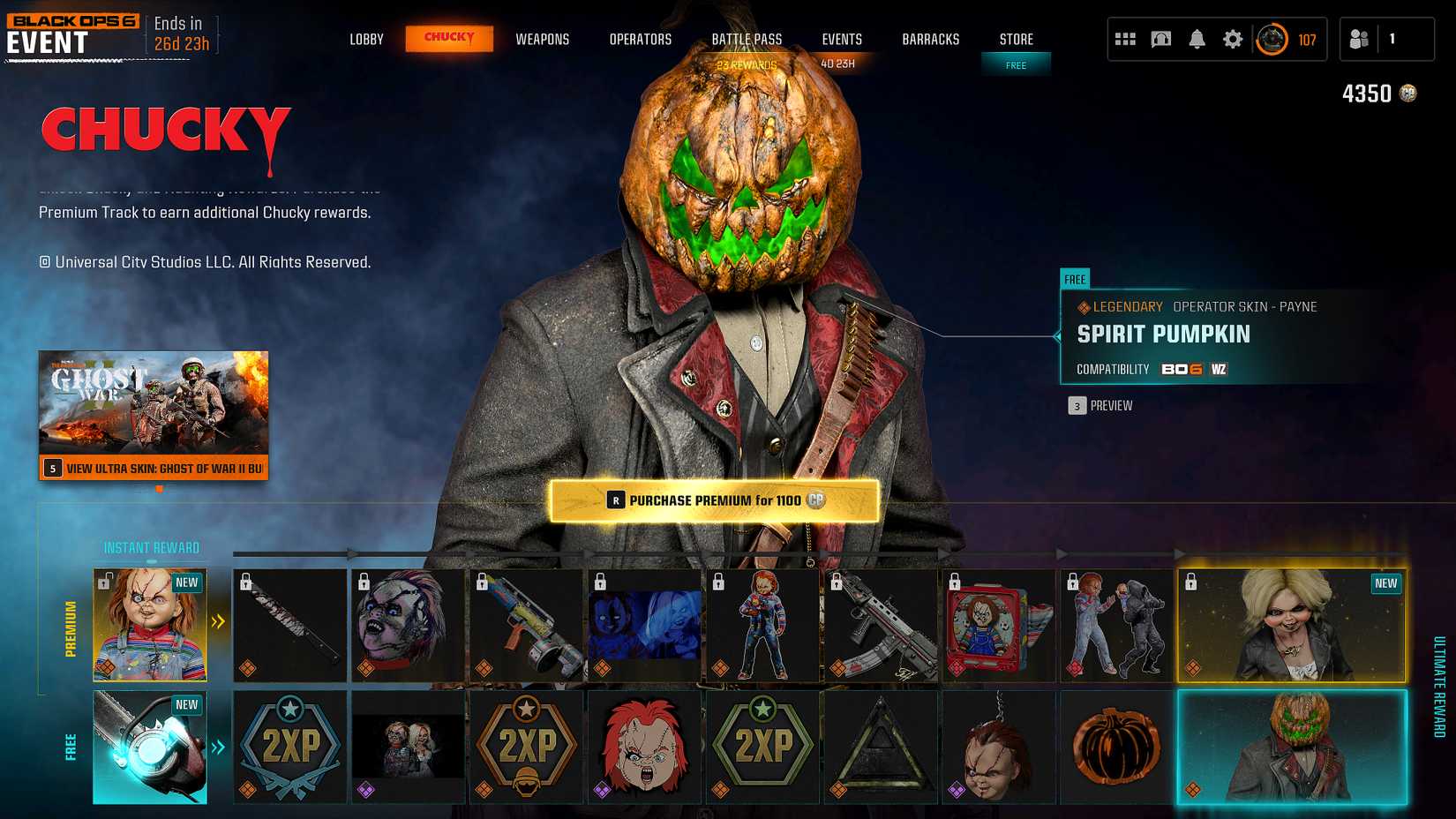Click the headset support icon
This screenshot has height=819, width=1456.
pyautogui.click(x=1160, y=38)
